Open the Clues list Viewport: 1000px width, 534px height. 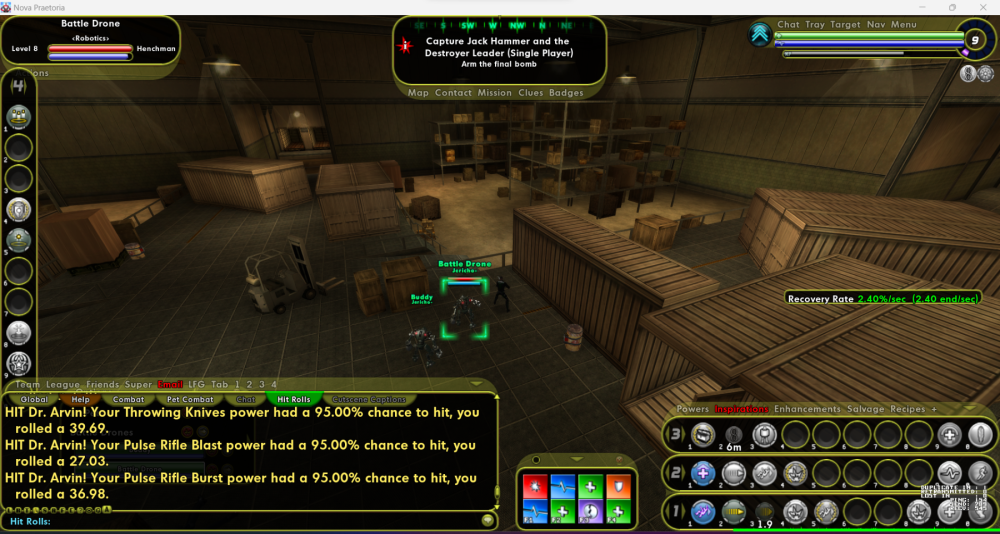(531, 93)
